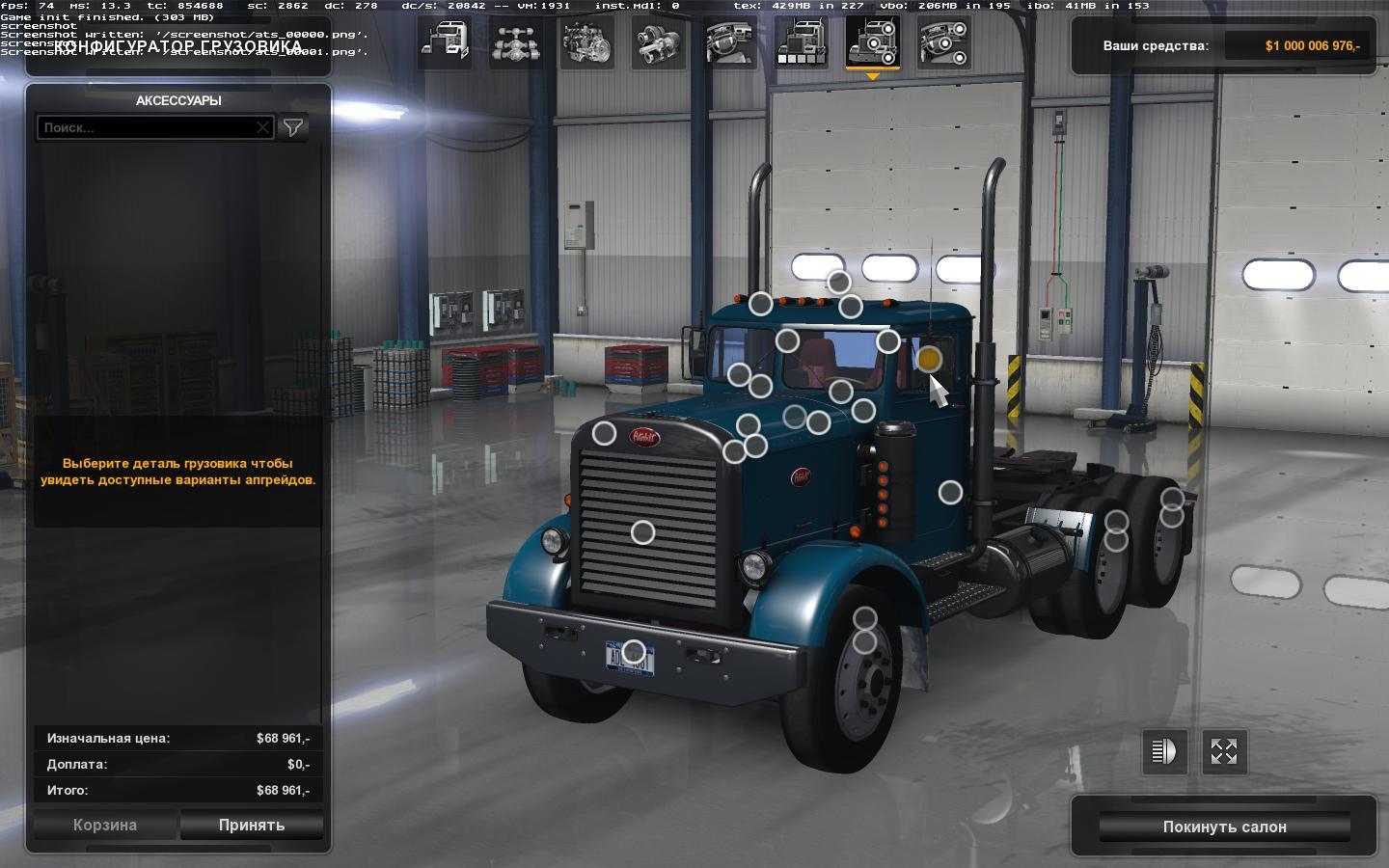
Task: Open the transmission gearbox tab
Action: [660, 42]
